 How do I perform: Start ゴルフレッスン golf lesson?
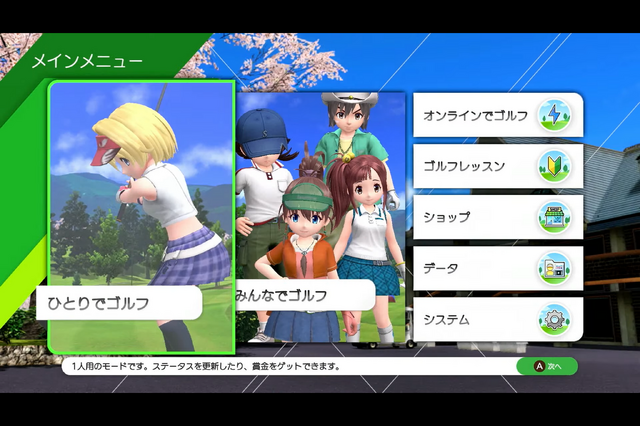[x=497, y=166]
